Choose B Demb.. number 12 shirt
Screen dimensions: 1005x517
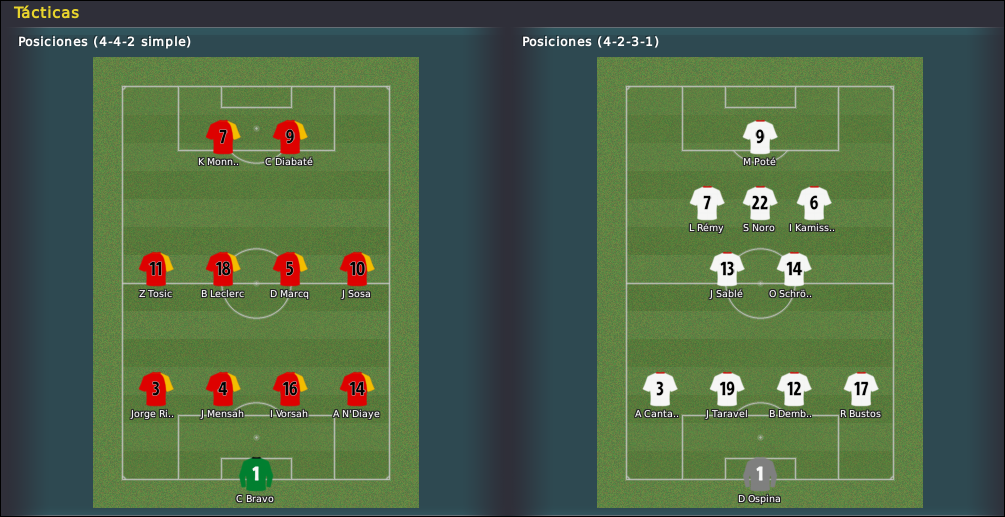coord(794,389)
